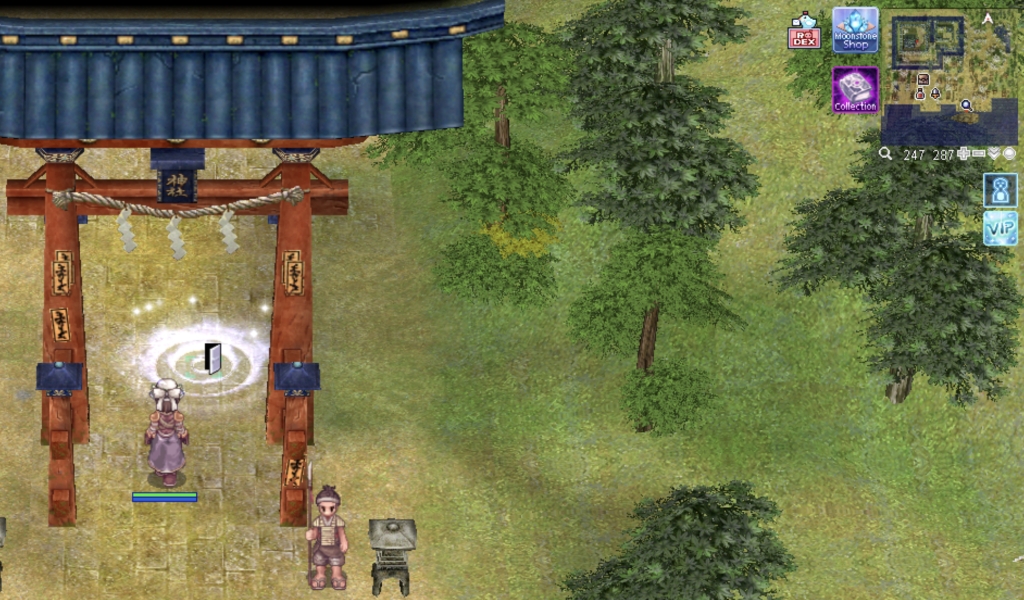Open the RODEX mail icon

coord(804,31)
